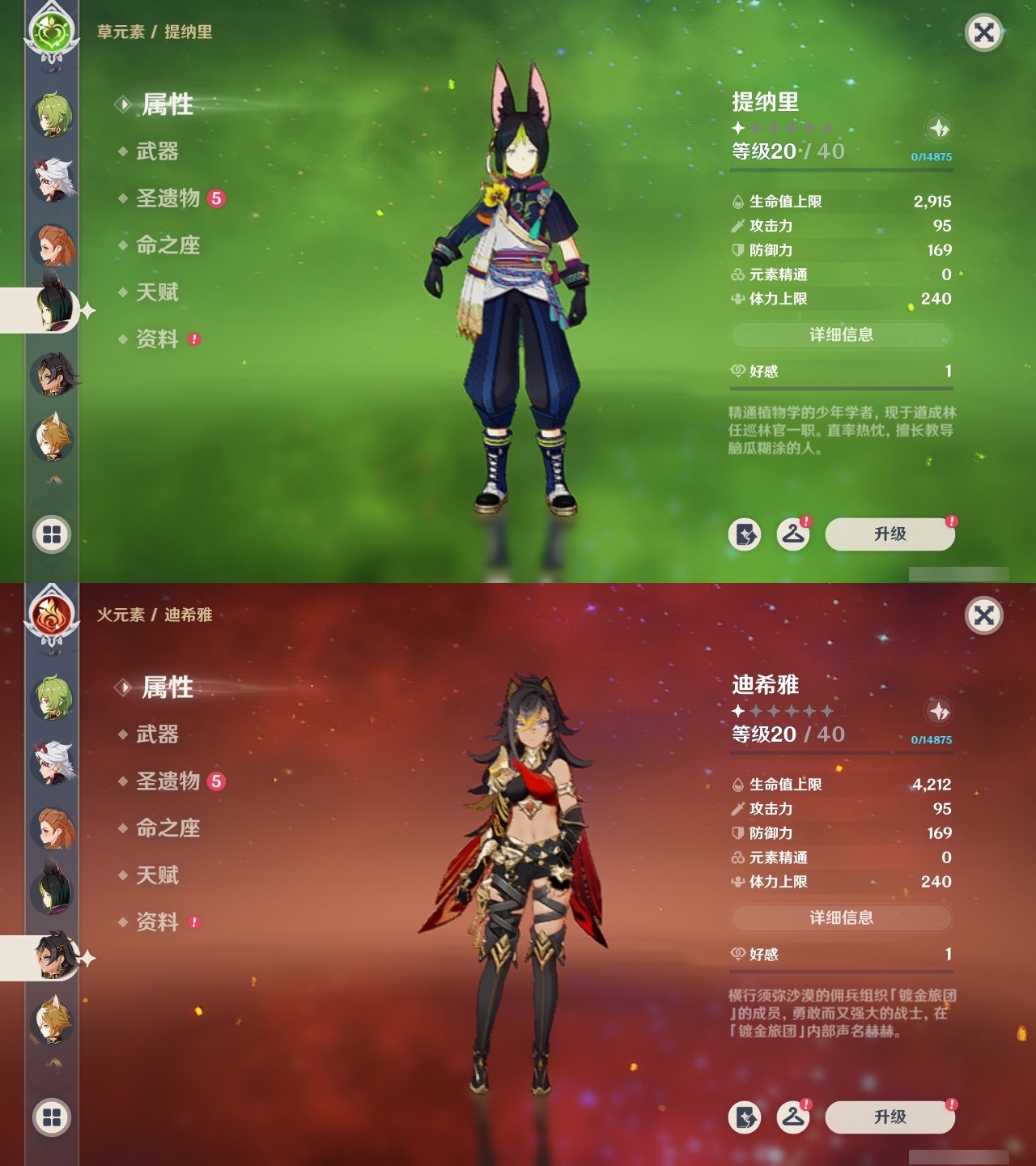Switch to the 圣遗物 tab with badge 5
The width and height of the screenshot is (1036, 1166).
168,198
